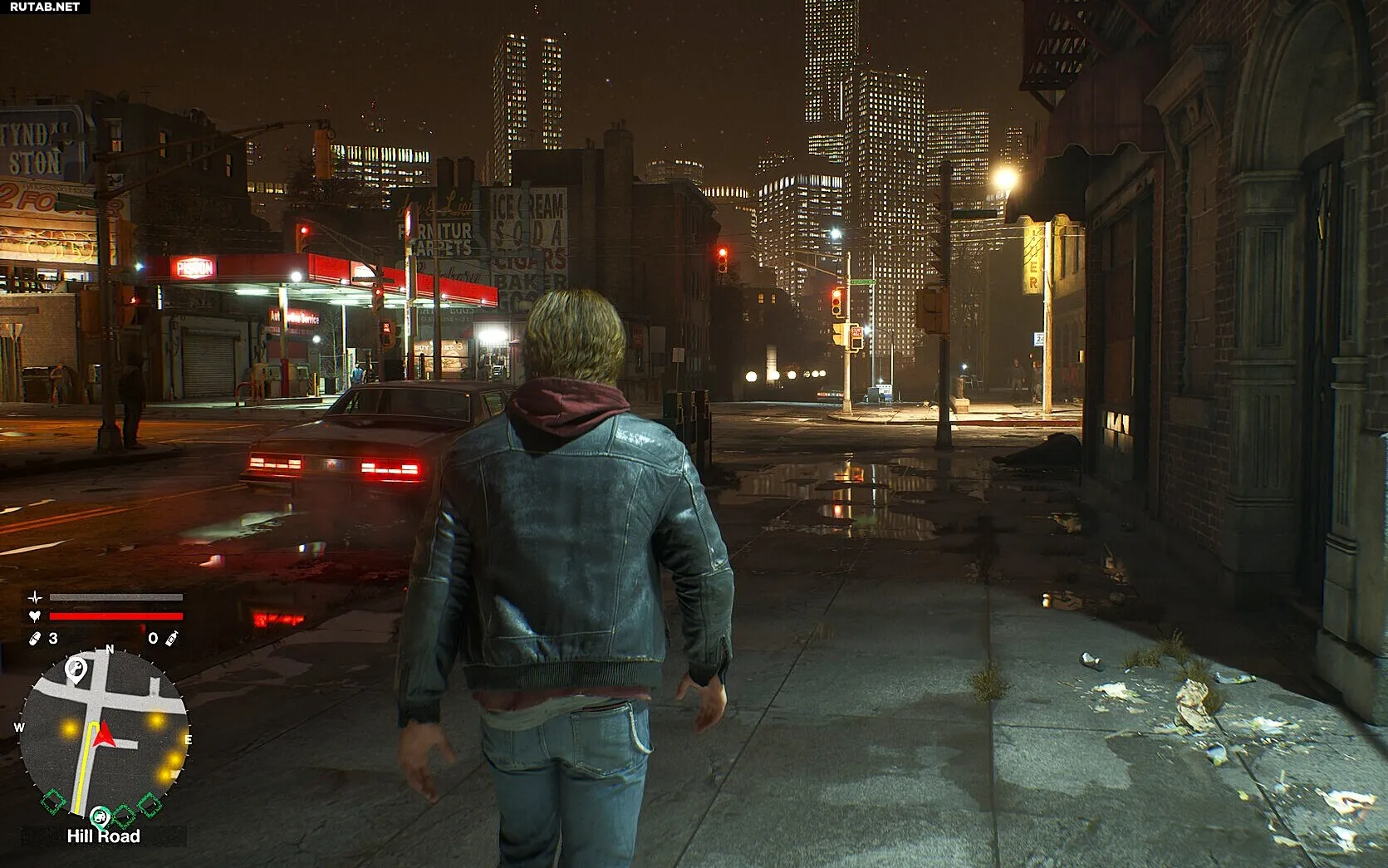Use the spray bottle item icon
Viewport: 1388px width, 868px height.
172,638
